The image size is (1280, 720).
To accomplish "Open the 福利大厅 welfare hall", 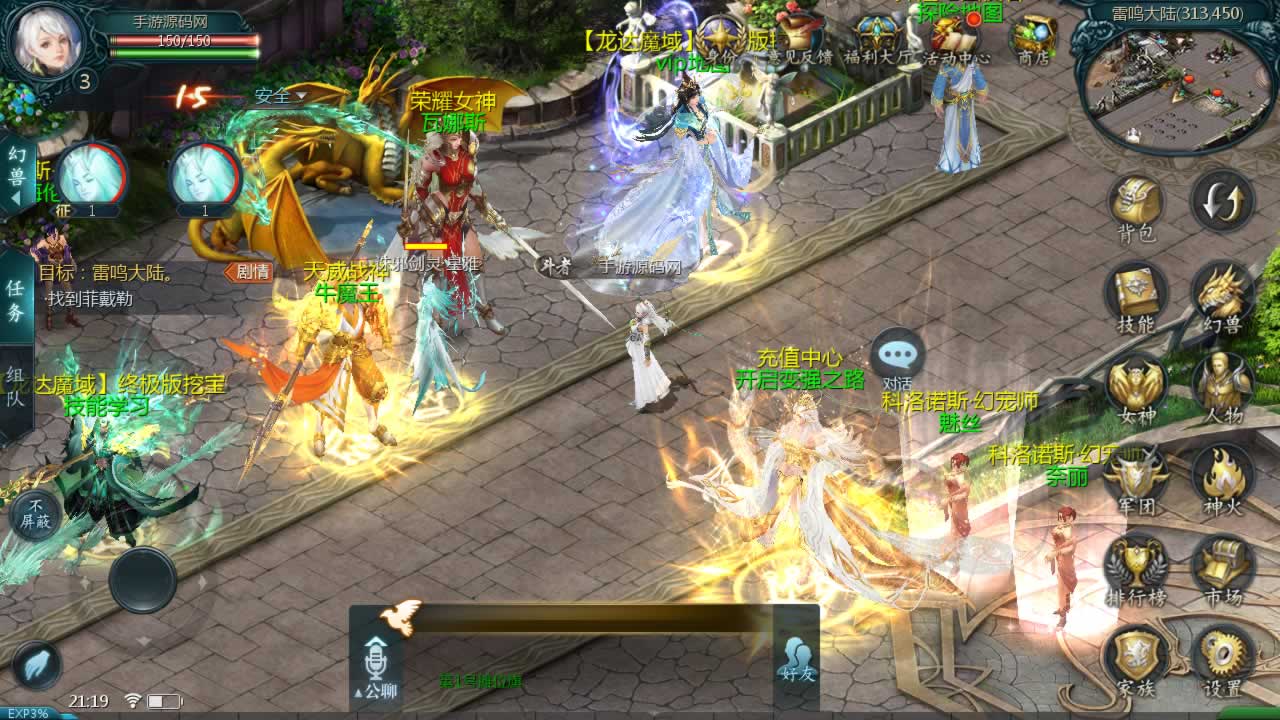I will click(878, 40).
